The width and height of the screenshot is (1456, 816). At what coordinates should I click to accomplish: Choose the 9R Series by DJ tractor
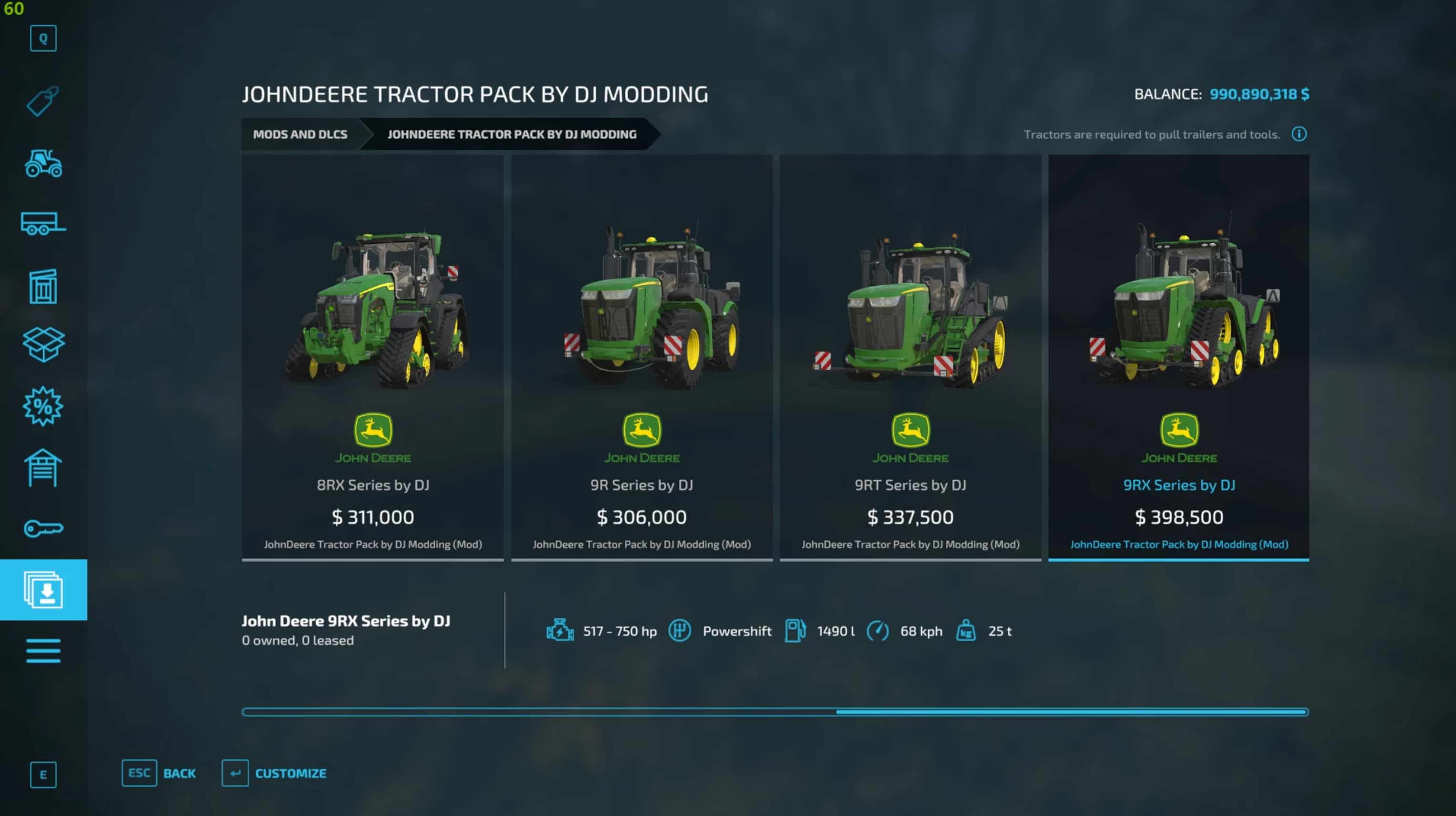pos(642,357)
